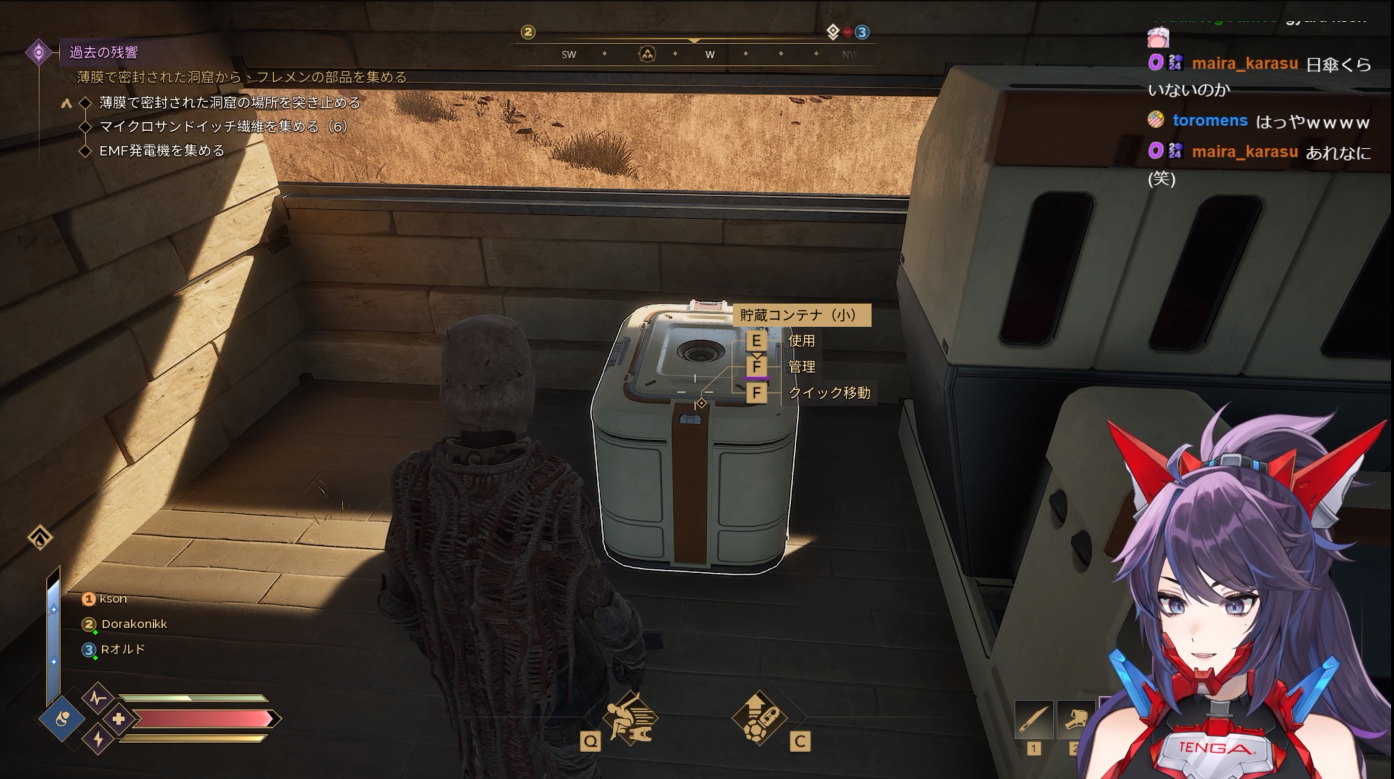This screenshot has width=1394, height=779.
Task: Select the マイクロサンドイッチ繊維を集める objective
Action: 222,126
